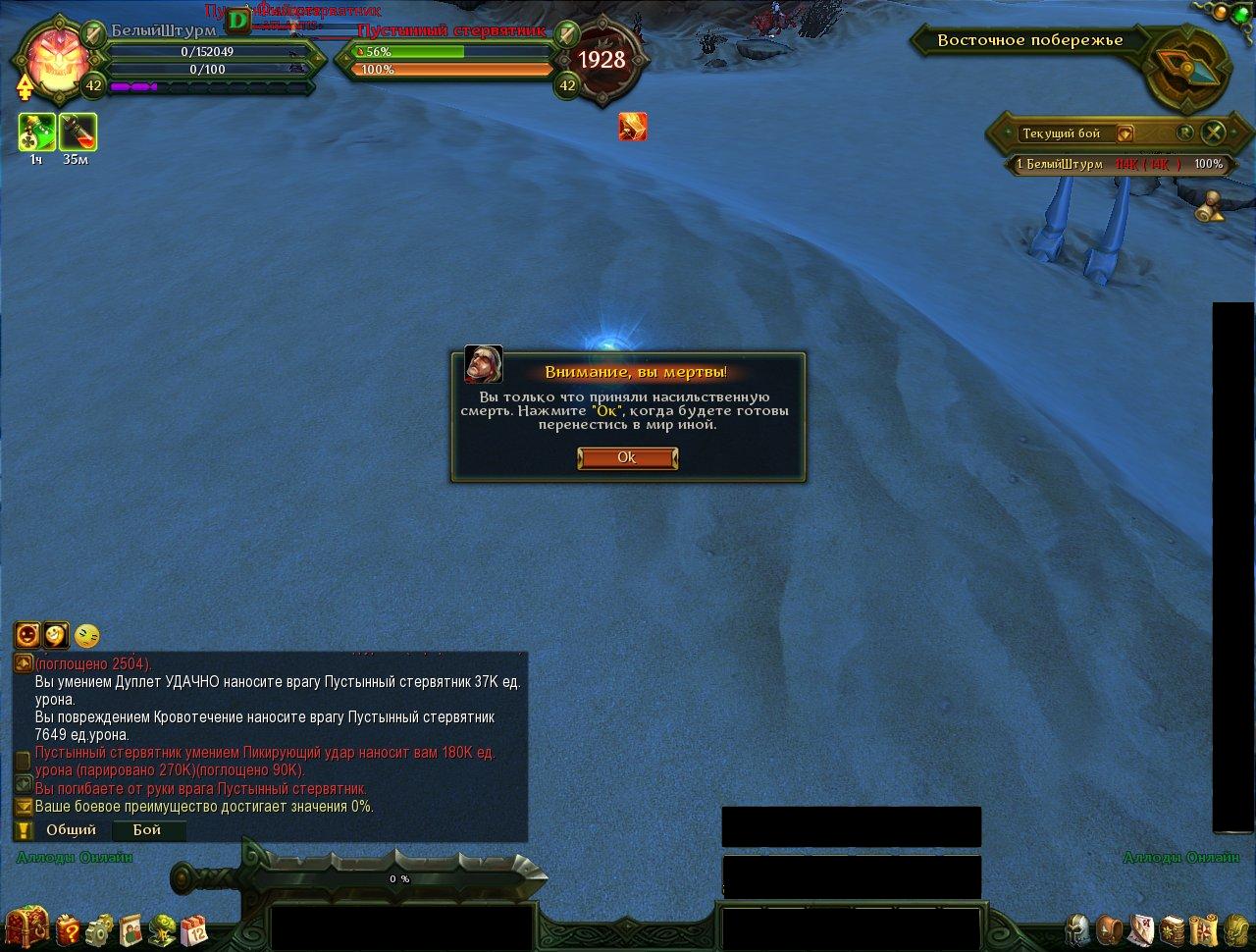Screen dimensions: 1256x952
Task: Reset the damage meter with R button
Action: [x=1185, y=132]
